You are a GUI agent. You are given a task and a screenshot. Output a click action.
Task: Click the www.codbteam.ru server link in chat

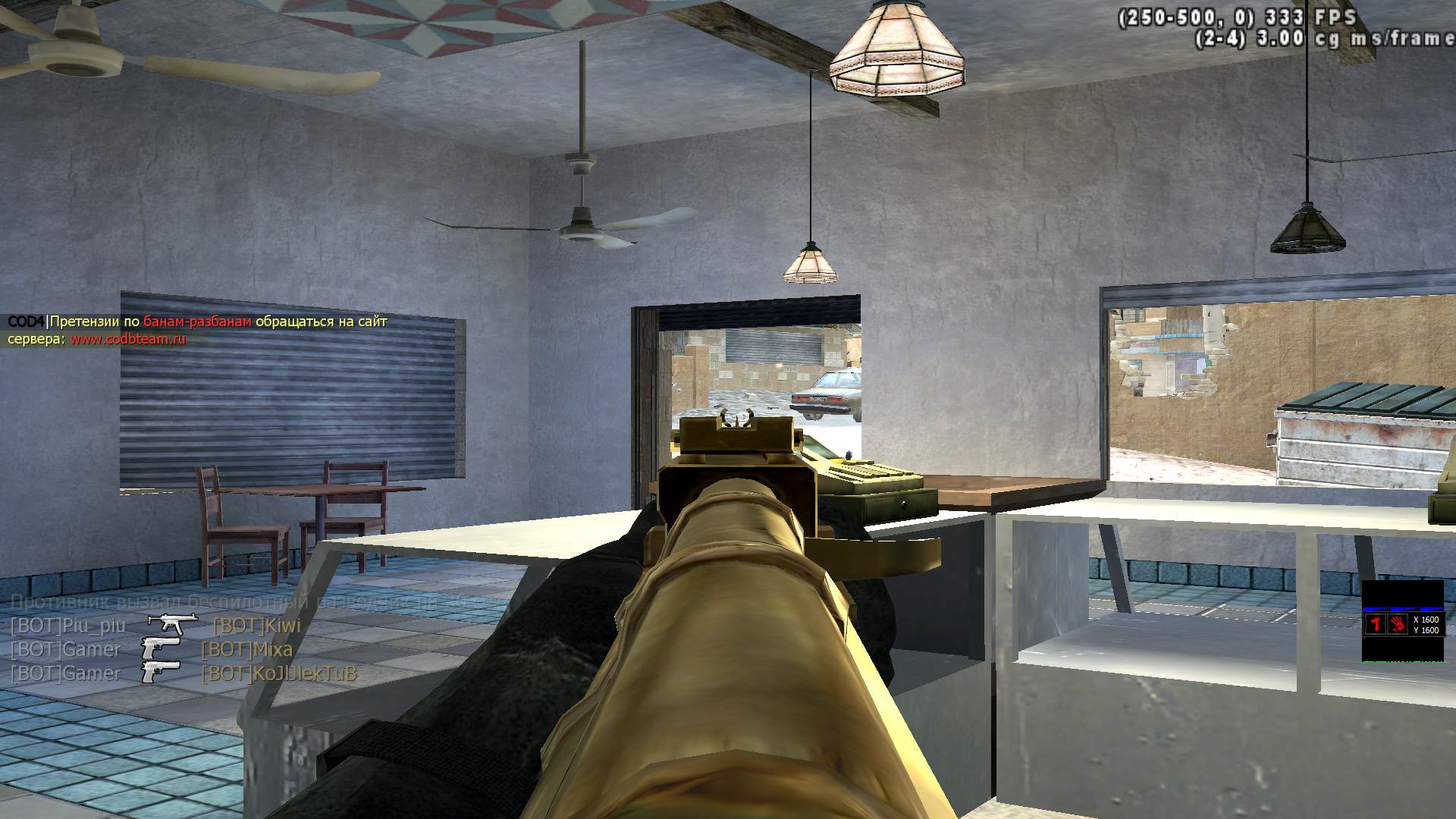tap(127, 339)
